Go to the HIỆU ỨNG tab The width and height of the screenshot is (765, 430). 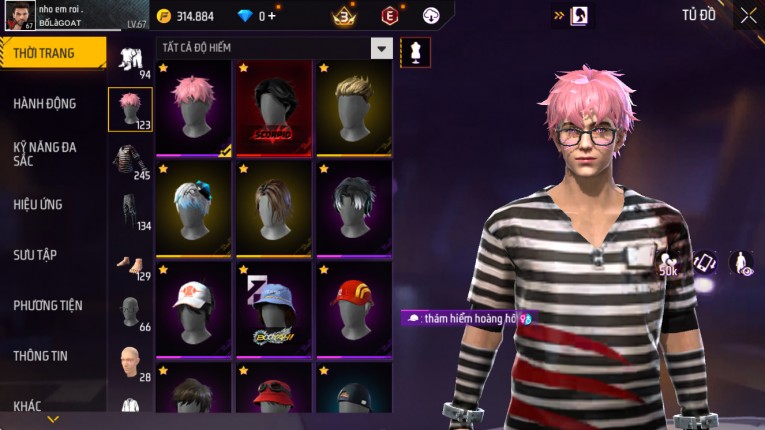click(38, 204)
